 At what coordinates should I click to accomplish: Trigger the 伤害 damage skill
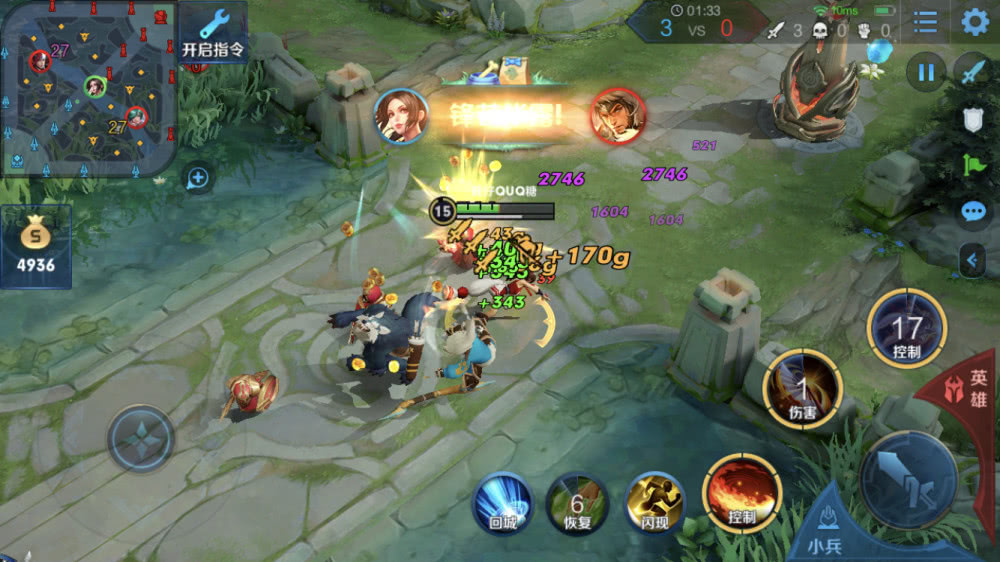[802, 389]
